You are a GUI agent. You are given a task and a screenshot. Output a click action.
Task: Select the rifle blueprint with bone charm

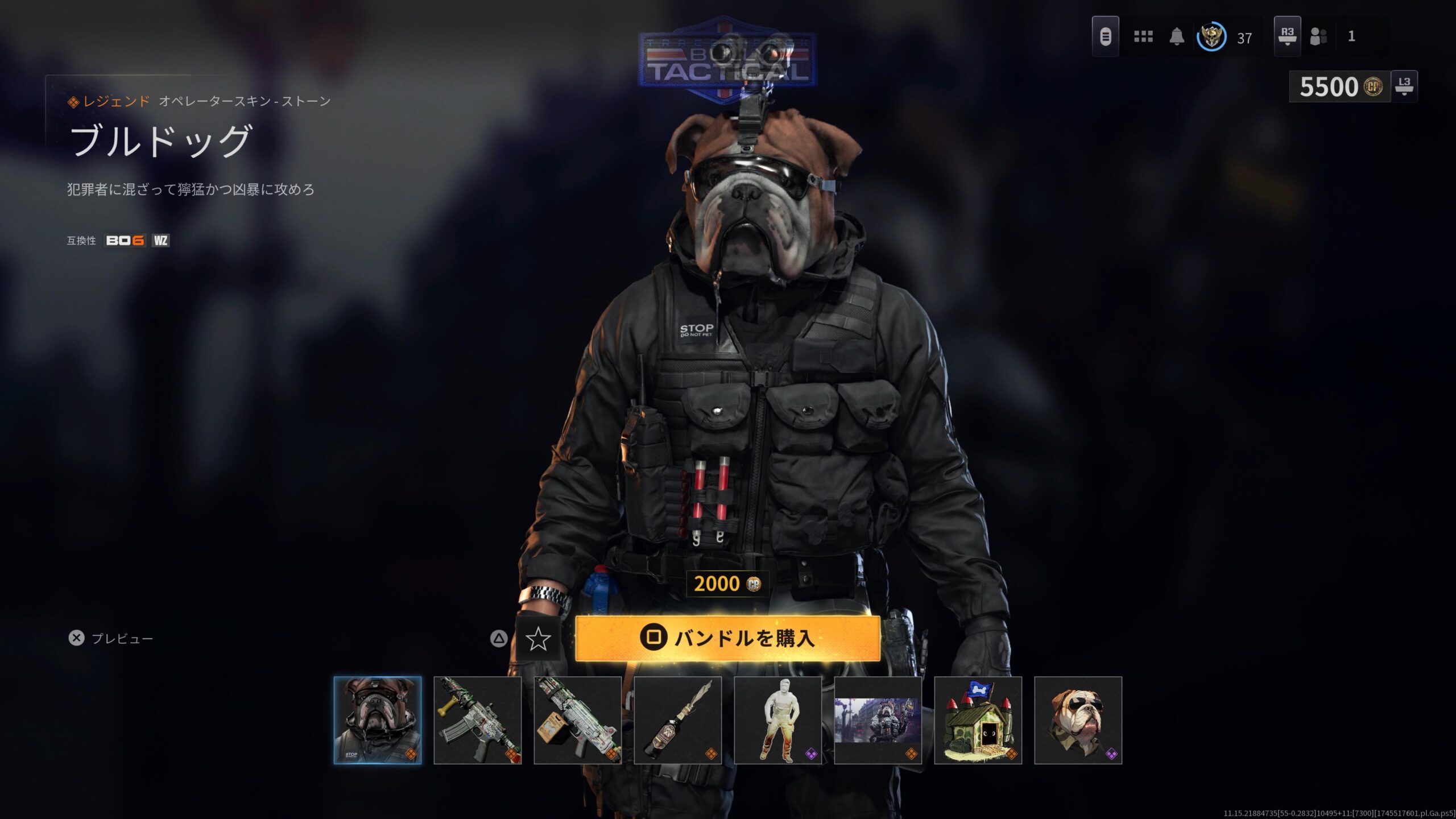tap(477, 720)
